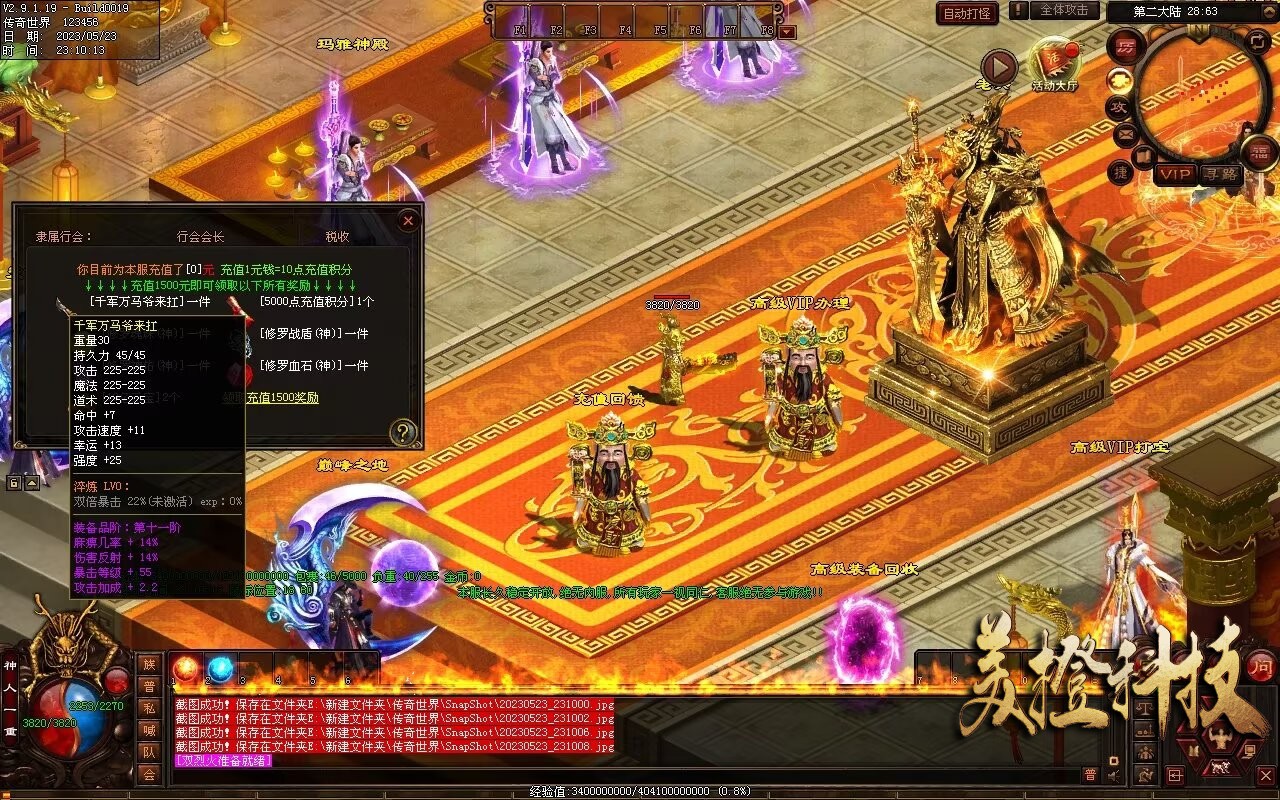Switch chat to the 喊 shout channel
The image size is (1280, 800).
tap(149, 730)
